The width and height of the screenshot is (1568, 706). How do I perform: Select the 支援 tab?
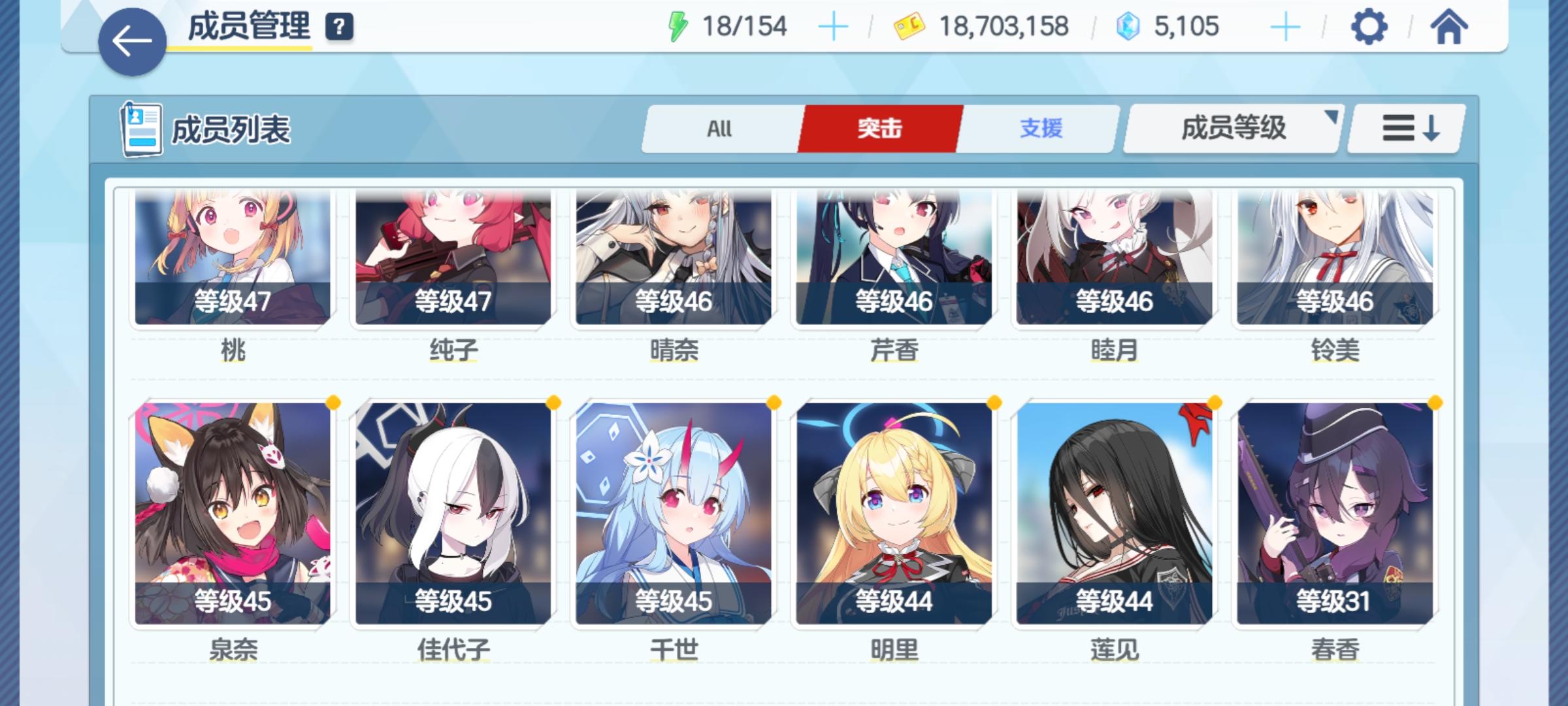[x=1042, y=129]
